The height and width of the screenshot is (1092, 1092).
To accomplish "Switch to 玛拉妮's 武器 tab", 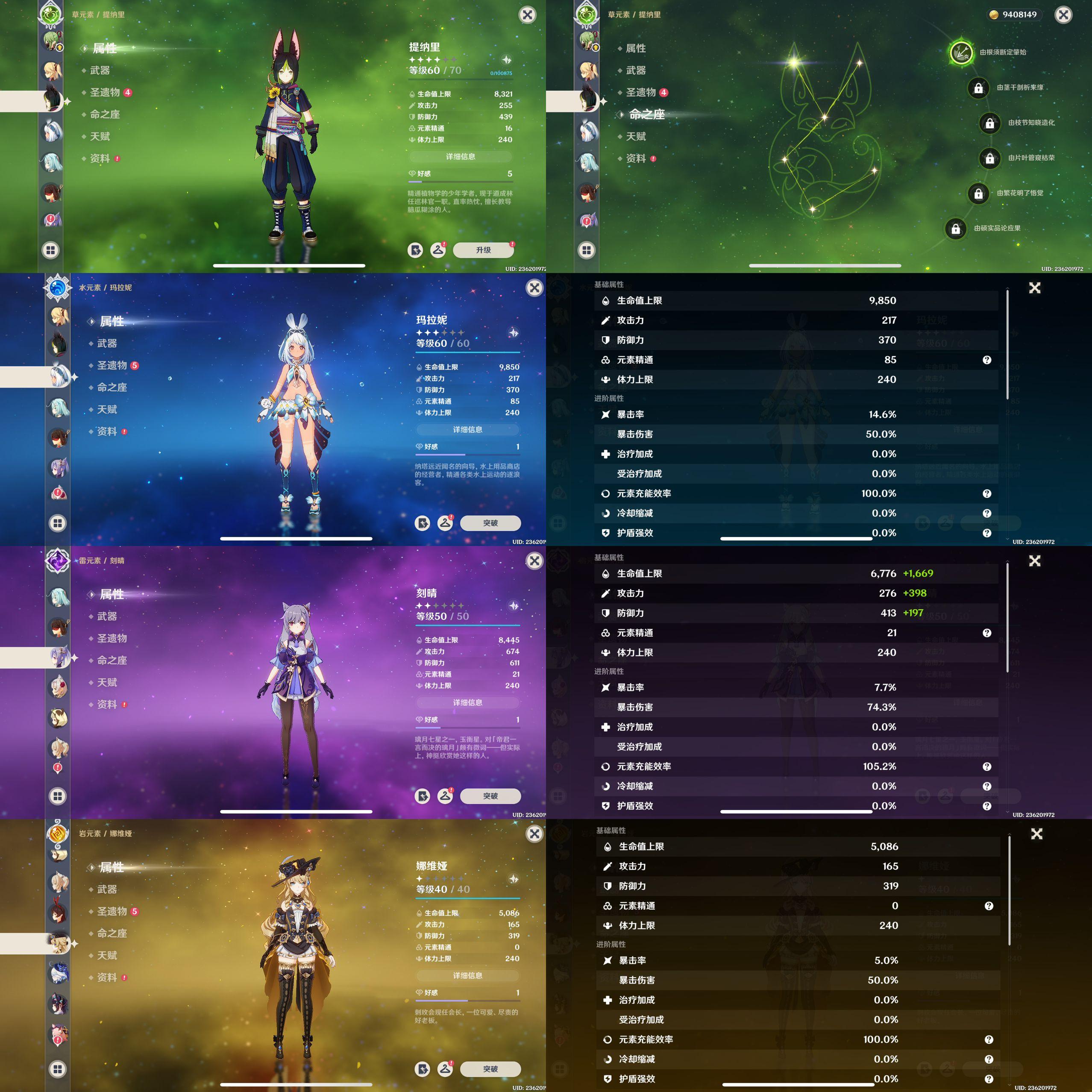I will (x=107, y=343).
